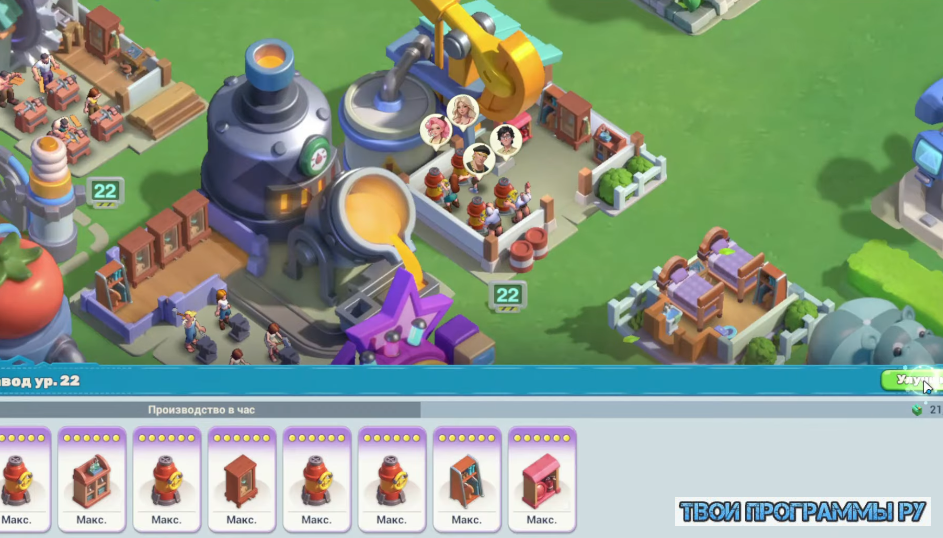Open the blonde woman worker portrait

[x=463, y=110]
